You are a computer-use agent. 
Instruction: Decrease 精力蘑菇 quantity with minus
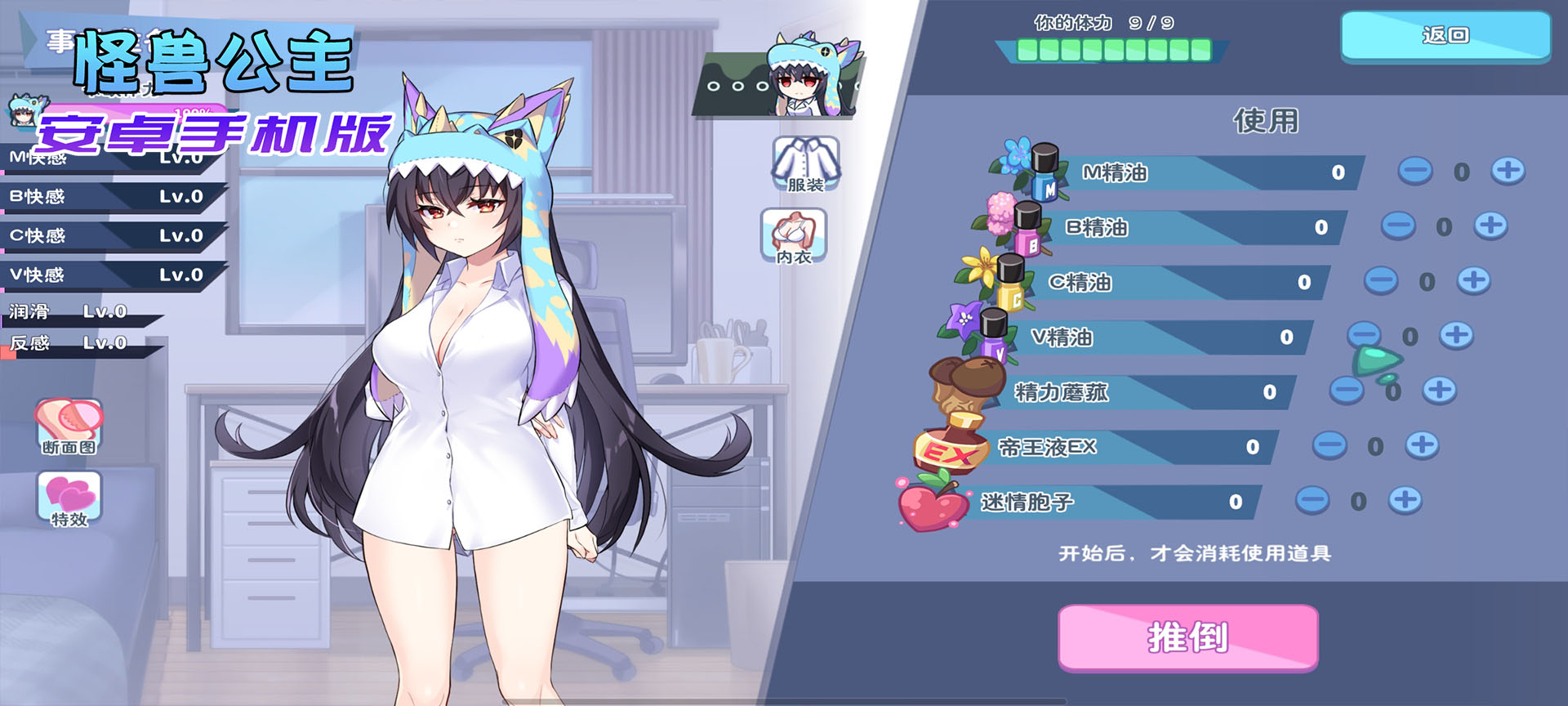tap(1346, 391)
